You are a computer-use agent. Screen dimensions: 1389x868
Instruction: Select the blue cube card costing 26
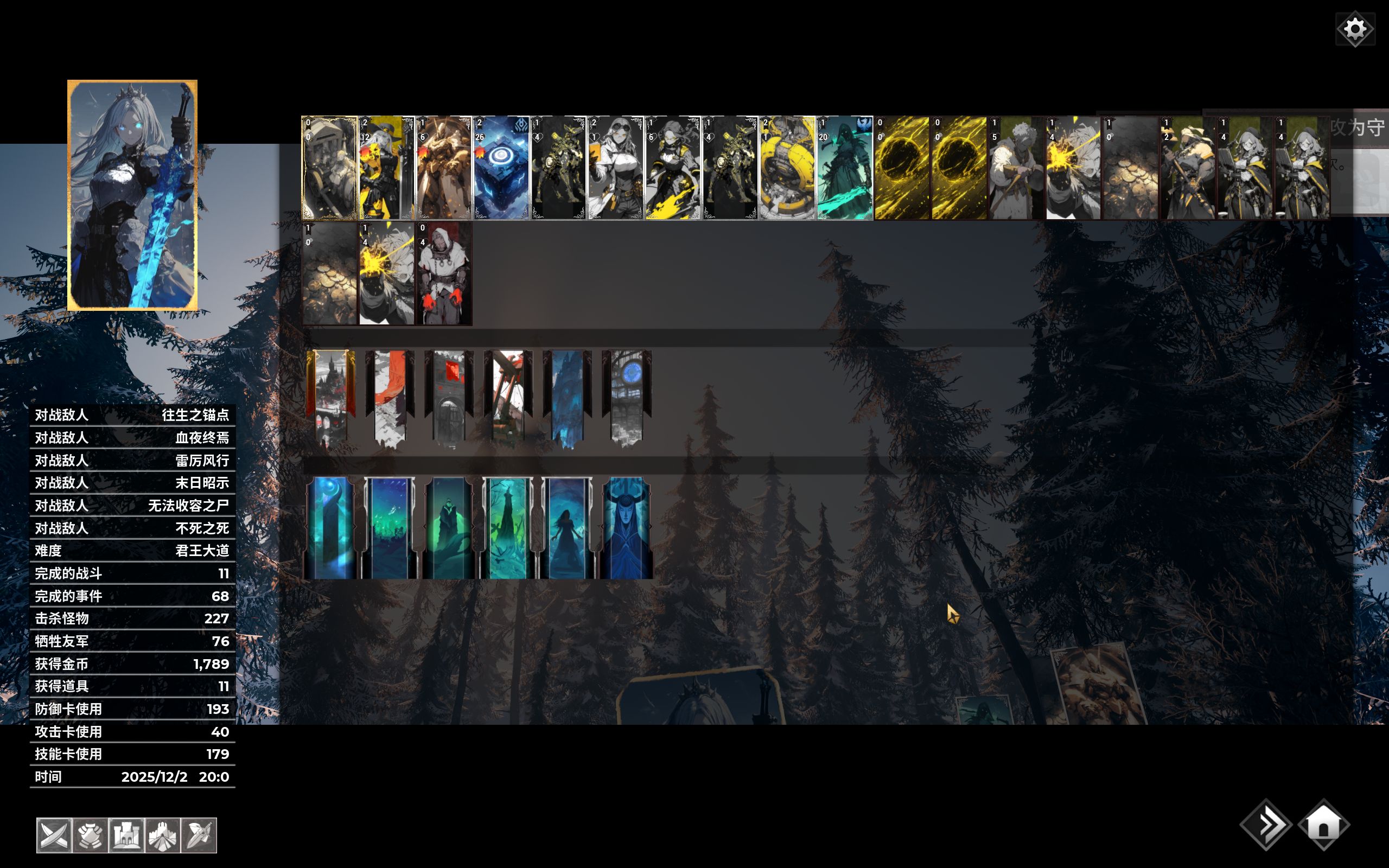pyautogui.click(x=501, y=168)
